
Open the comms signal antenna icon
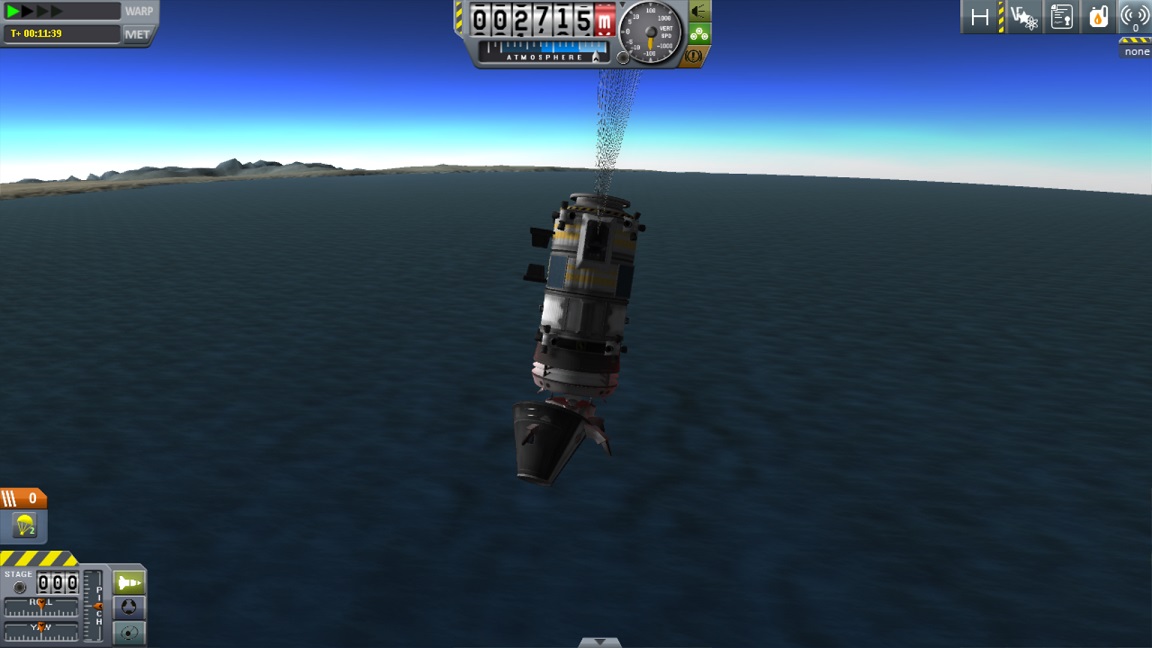pyautogui.click(x=1135, y=17)
